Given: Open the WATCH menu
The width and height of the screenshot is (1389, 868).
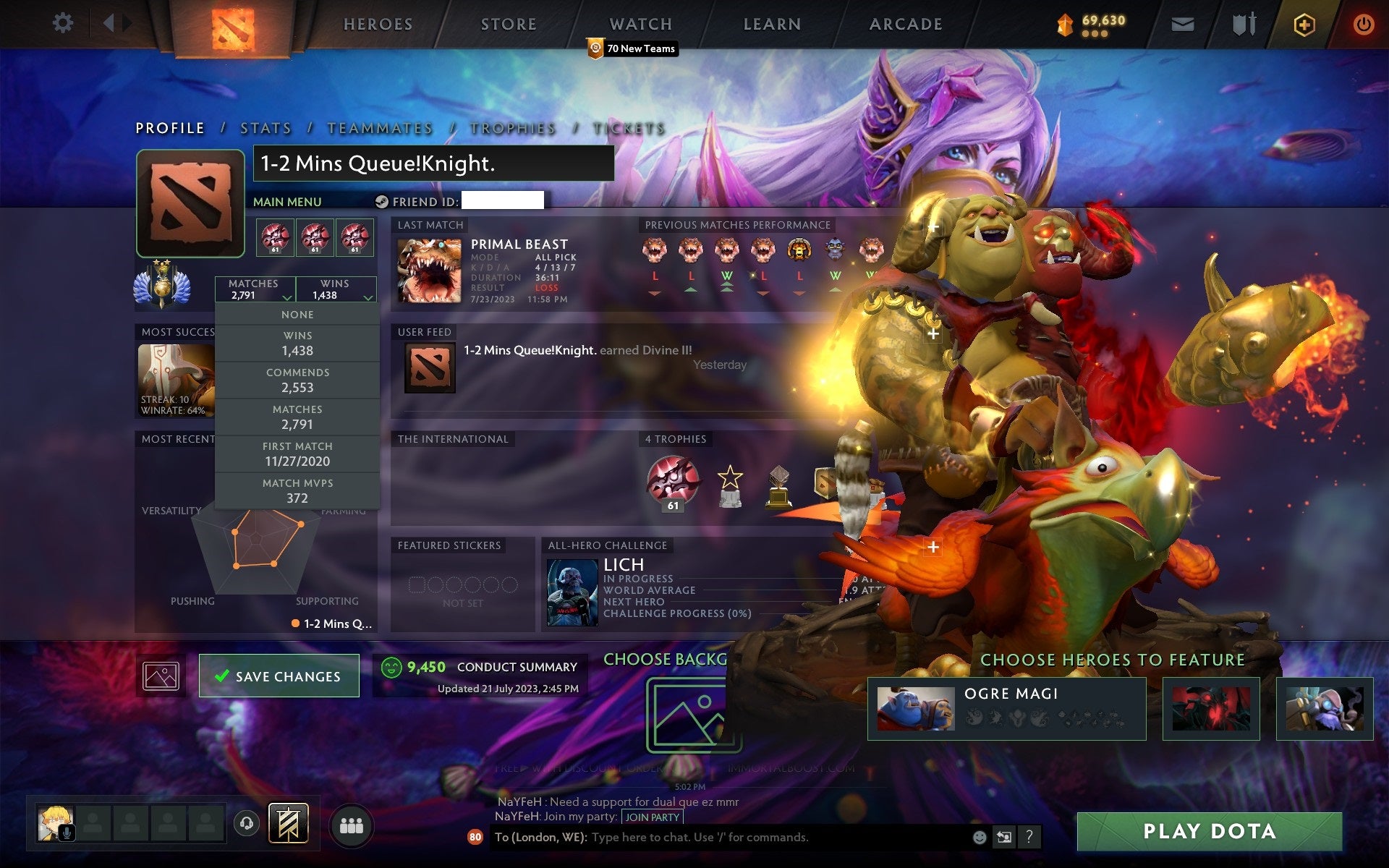Looking at the screenshot, I should tap(640, 24).
